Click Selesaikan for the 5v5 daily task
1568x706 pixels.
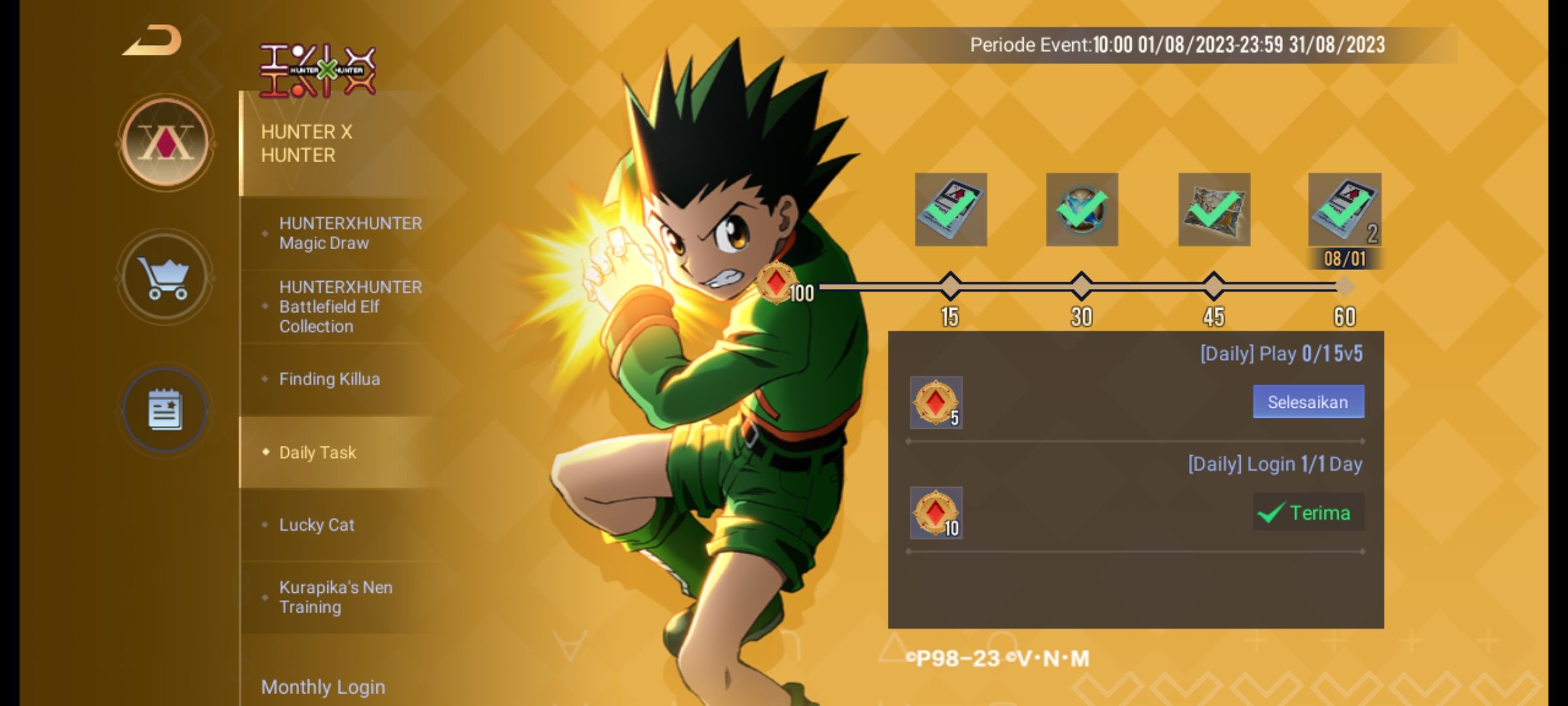point(1308,402)
